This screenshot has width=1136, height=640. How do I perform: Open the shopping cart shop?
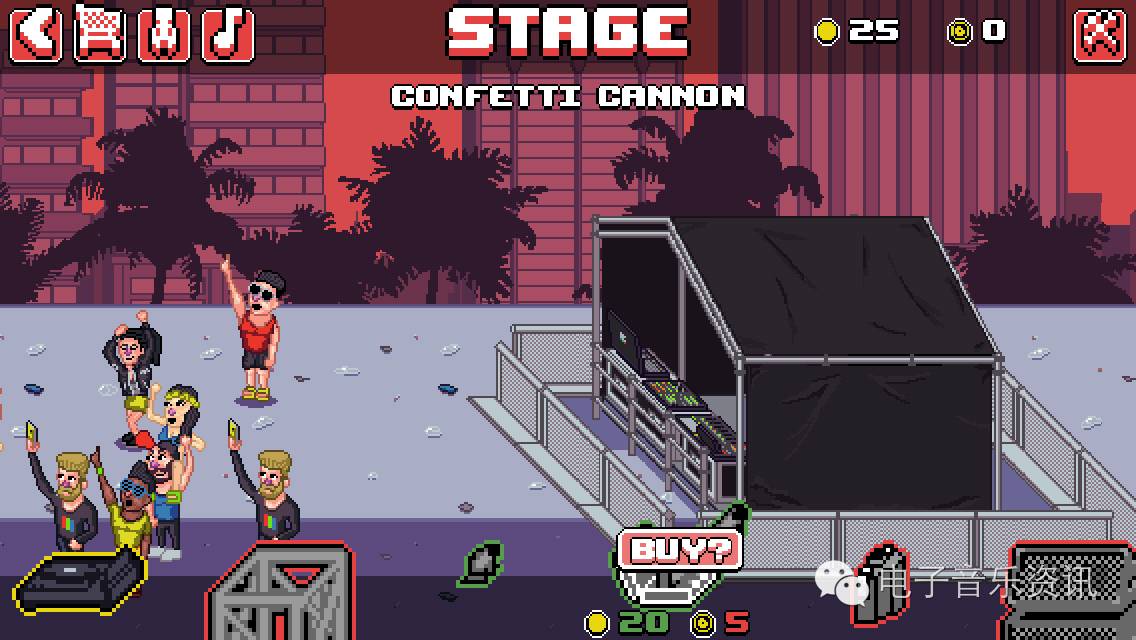[101, 34]
